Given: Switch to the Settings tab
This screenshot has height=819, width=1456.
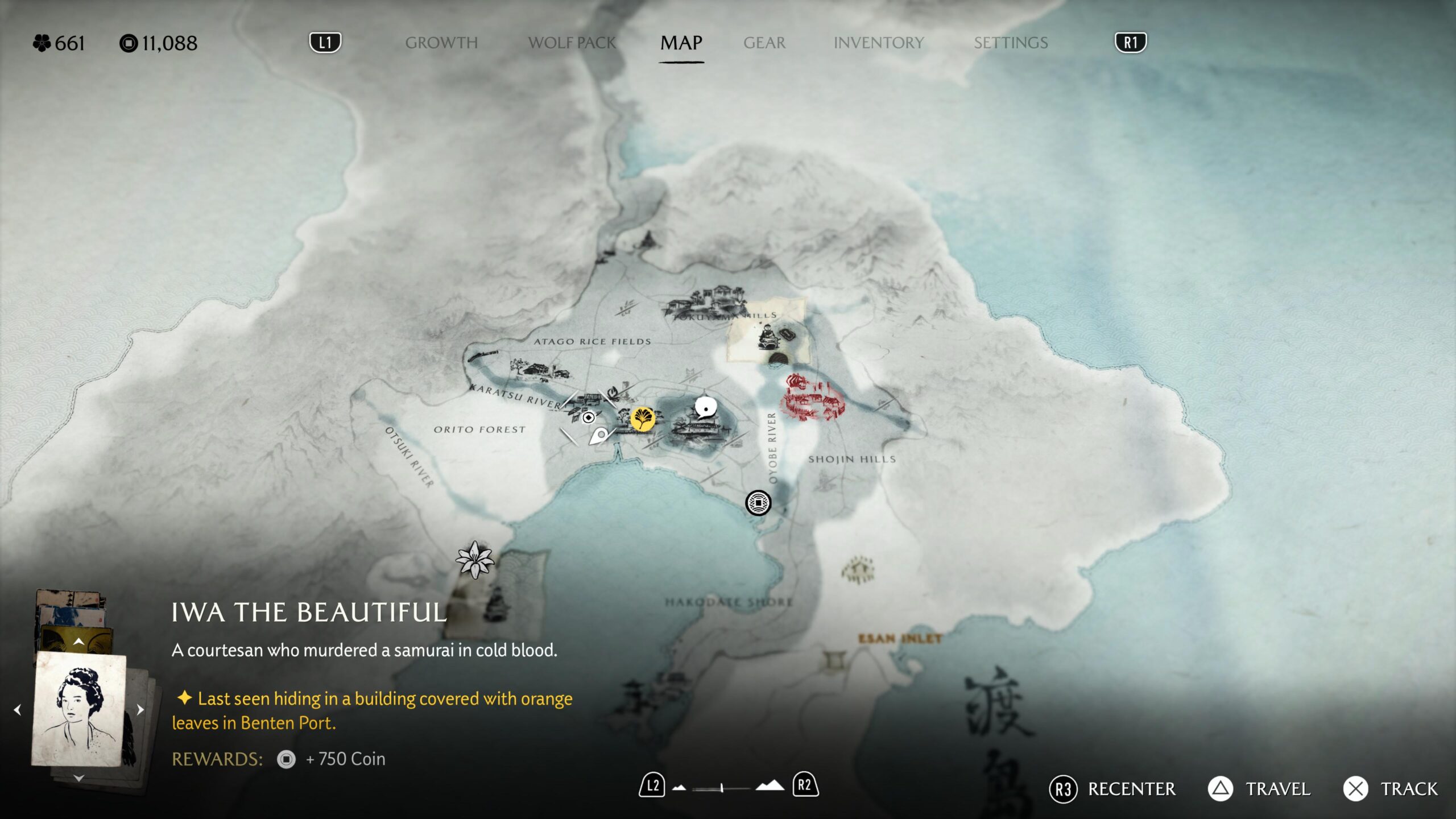Looking at the screenshot, I should (x=1010, y=43).
